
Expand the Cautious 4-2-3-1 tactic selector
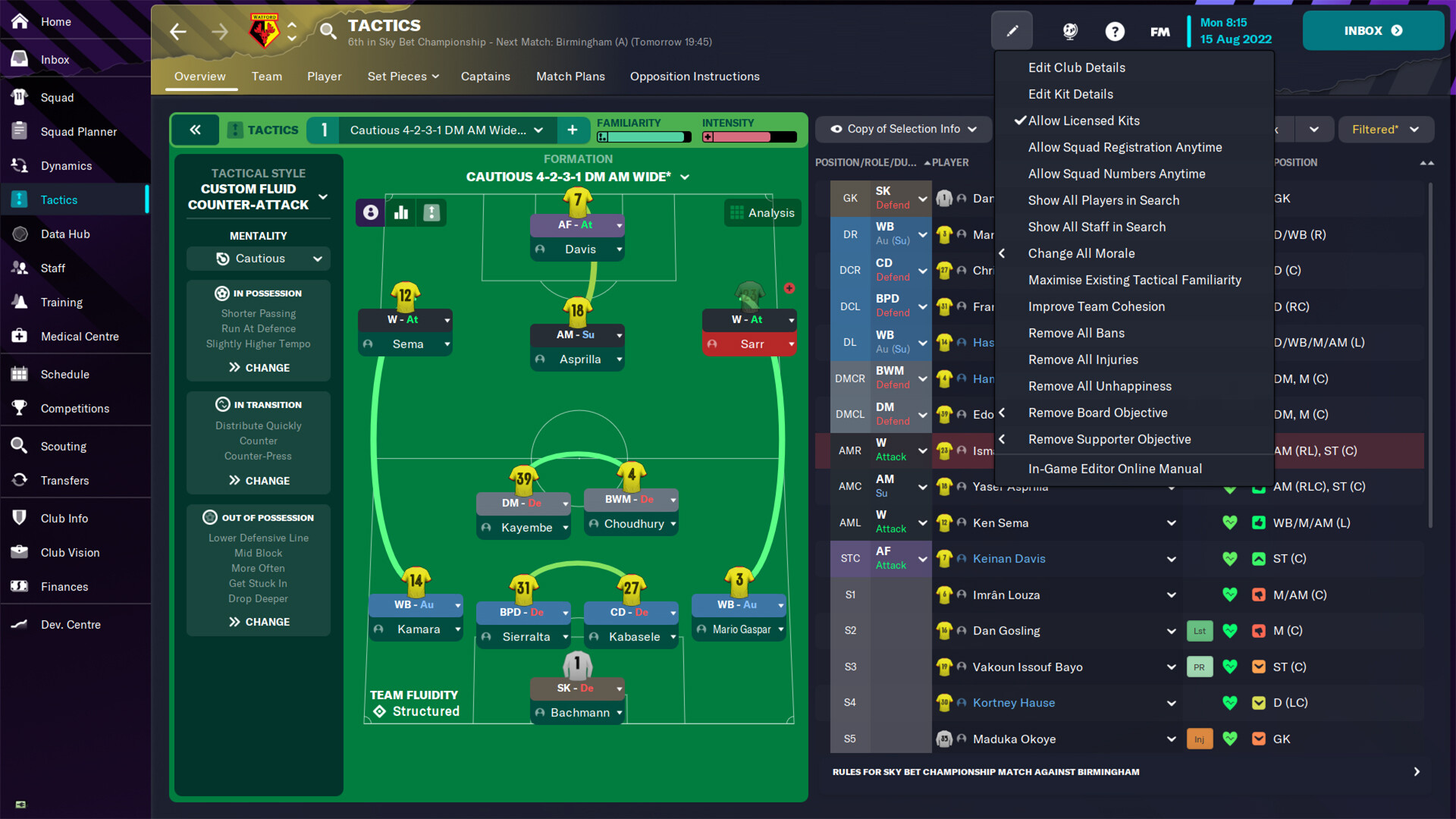point(443,130)
